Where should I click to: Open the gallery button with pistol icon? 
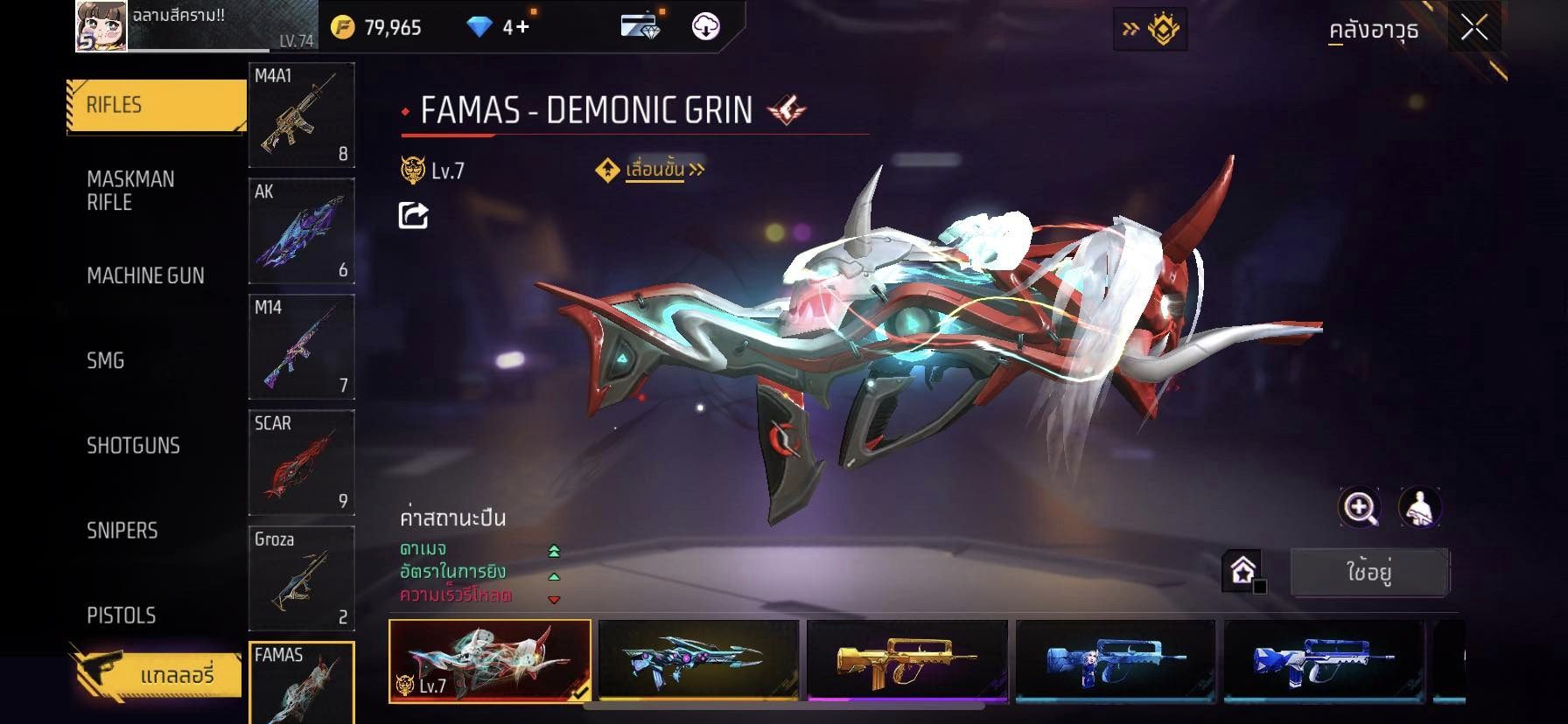tap(156, 674)
